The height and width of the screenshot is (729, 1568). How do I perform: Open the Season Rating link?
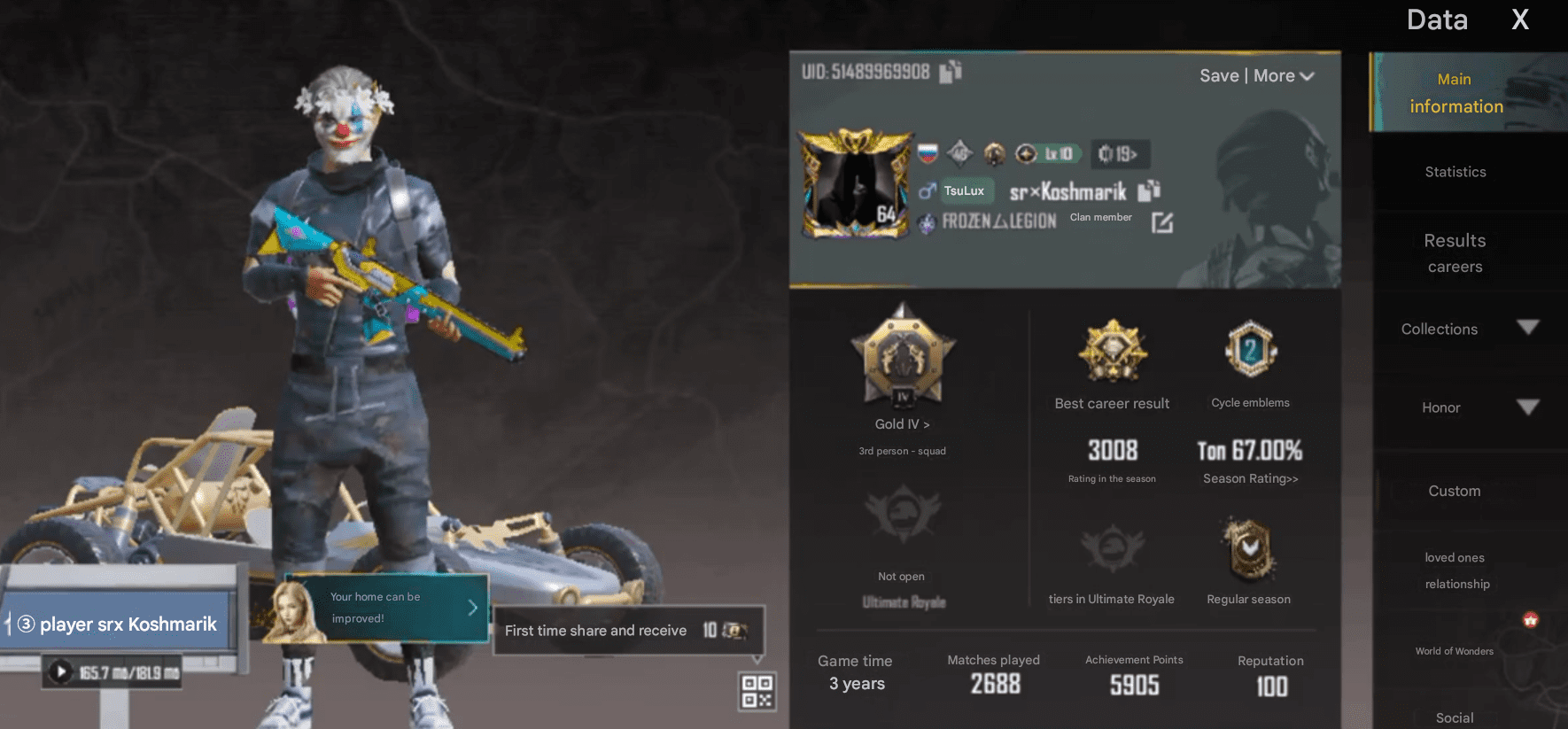click(x=1249, y=478)
